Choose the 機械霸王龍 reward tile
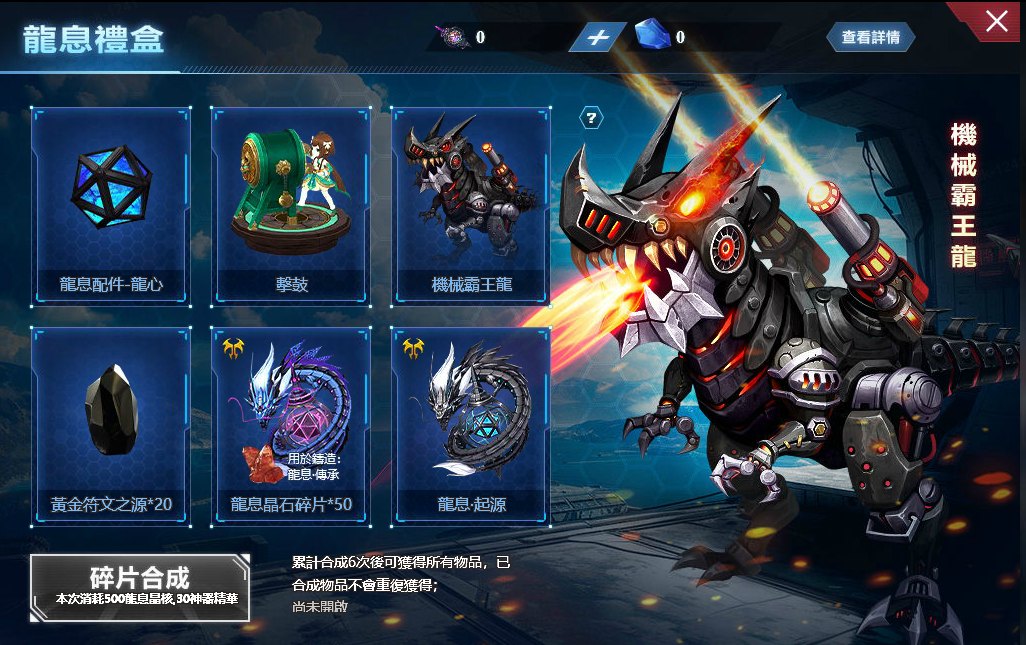This screenshot has height=645, width=1026. [471, 205]
